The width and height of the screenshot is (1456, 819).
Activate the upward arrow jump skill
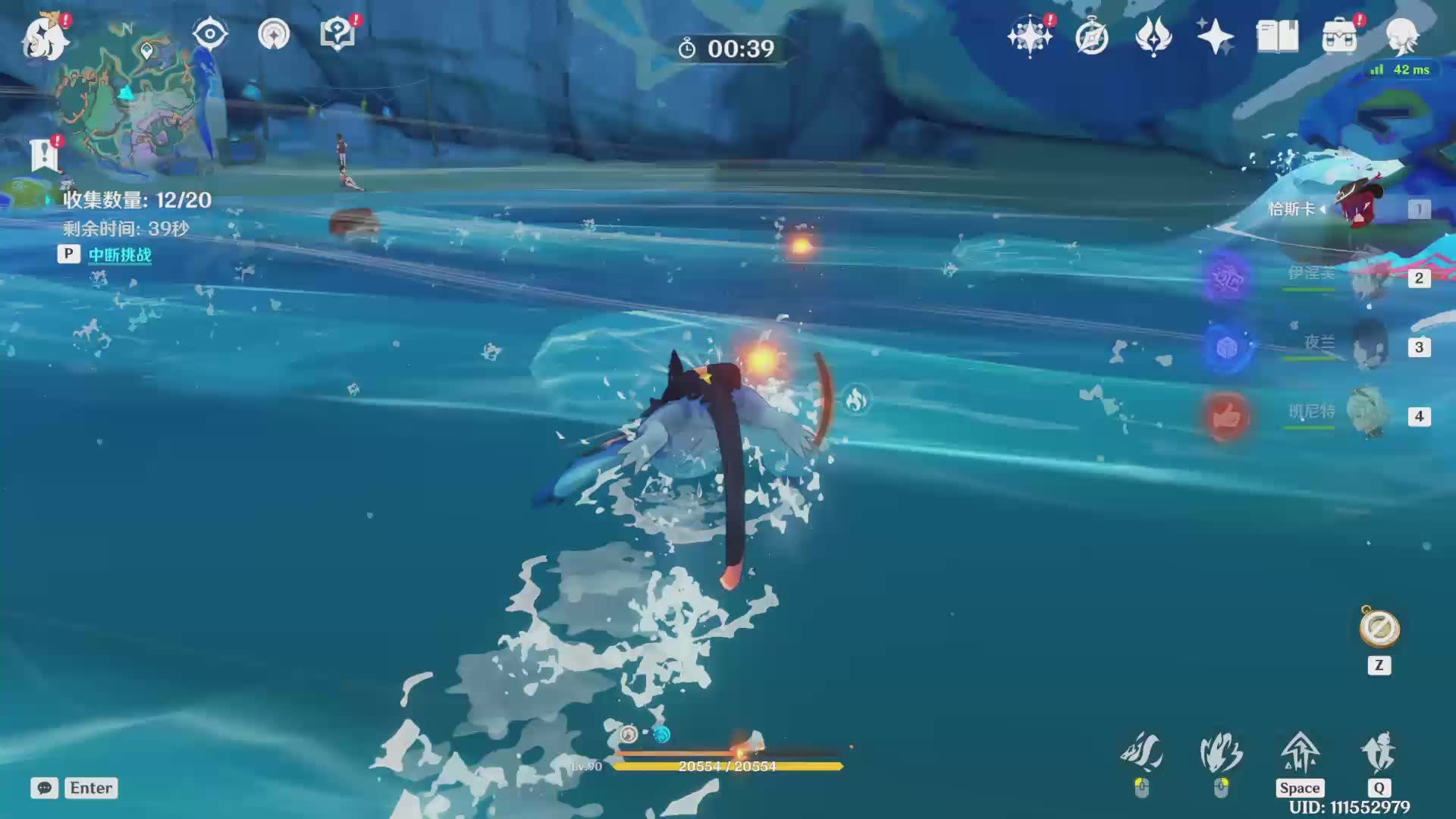coord(1300,752)
